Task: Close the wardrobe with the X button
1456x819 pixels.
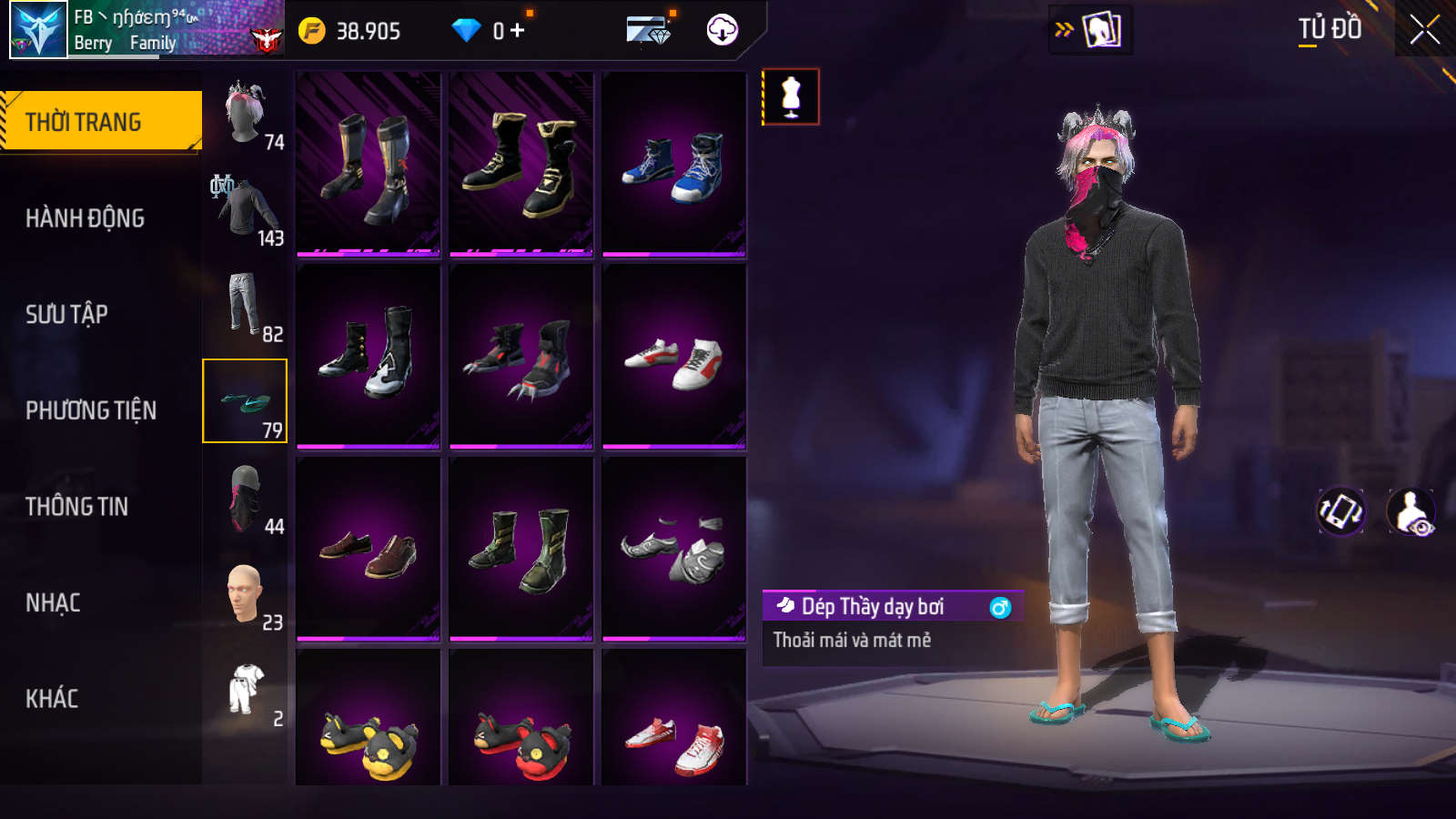Action: pos(1424,30)
